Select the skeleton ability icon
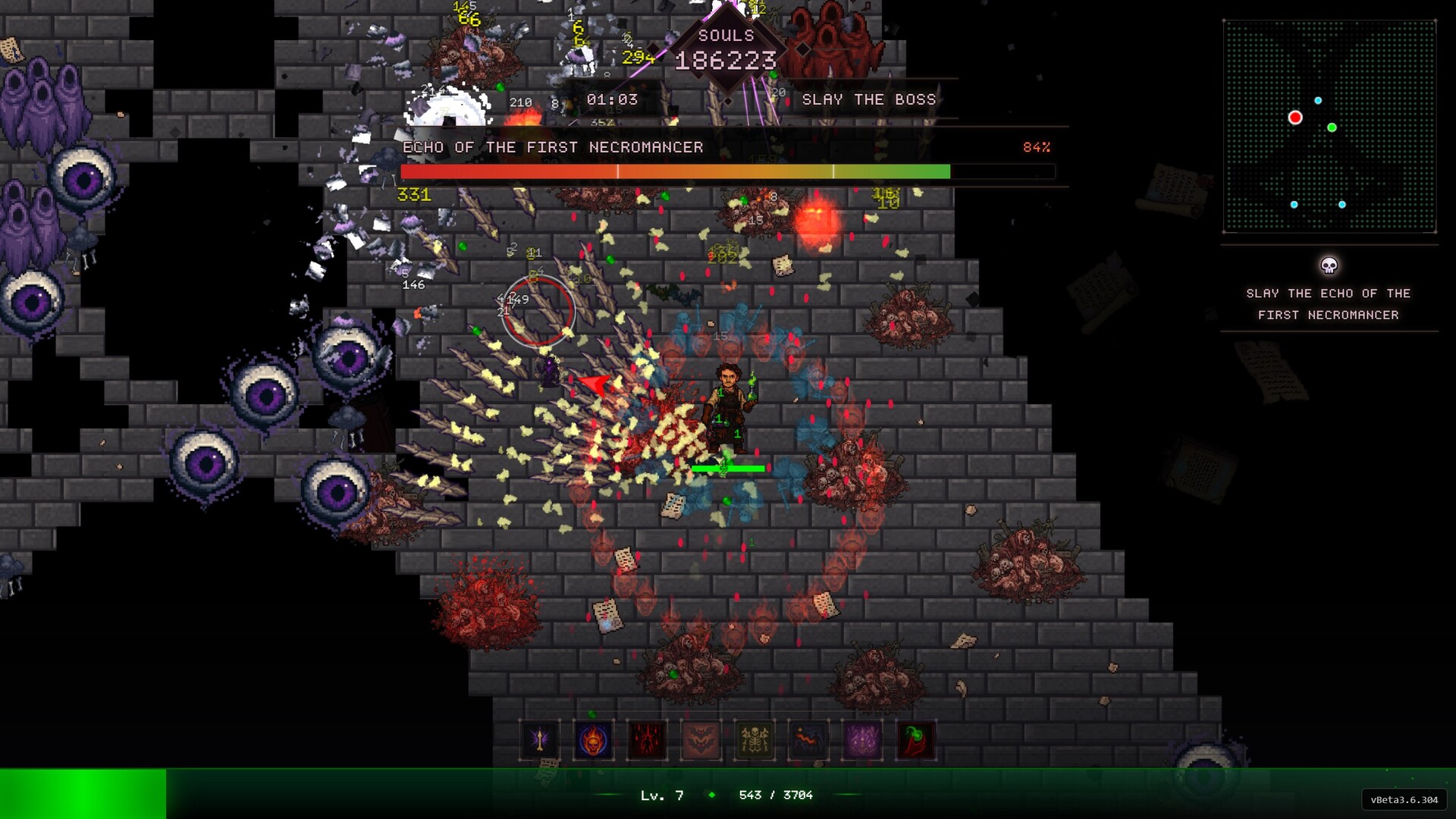 (755, 740)
